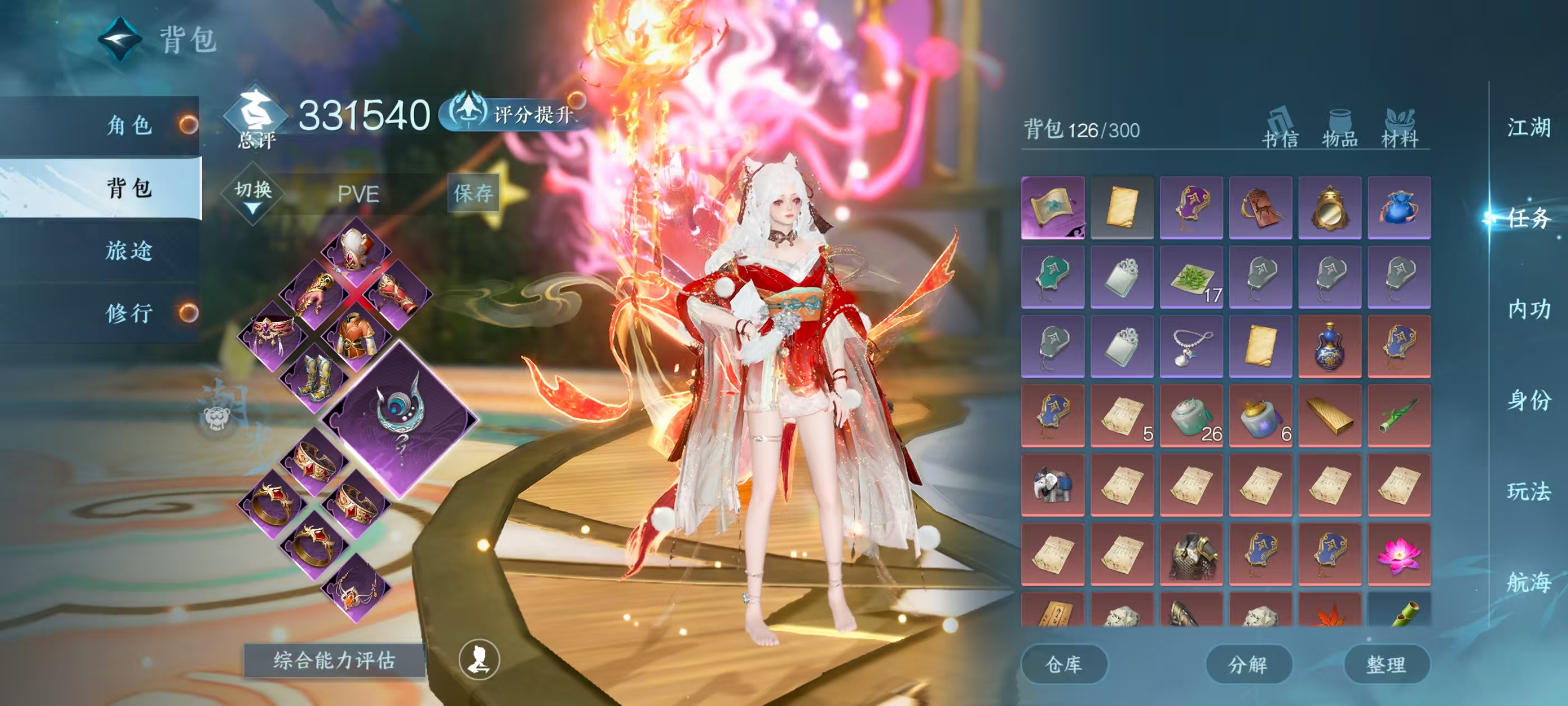Screen dimensions: 1568x706
Task: Filter bag by 书信 letters
Action: (1280, 129)
